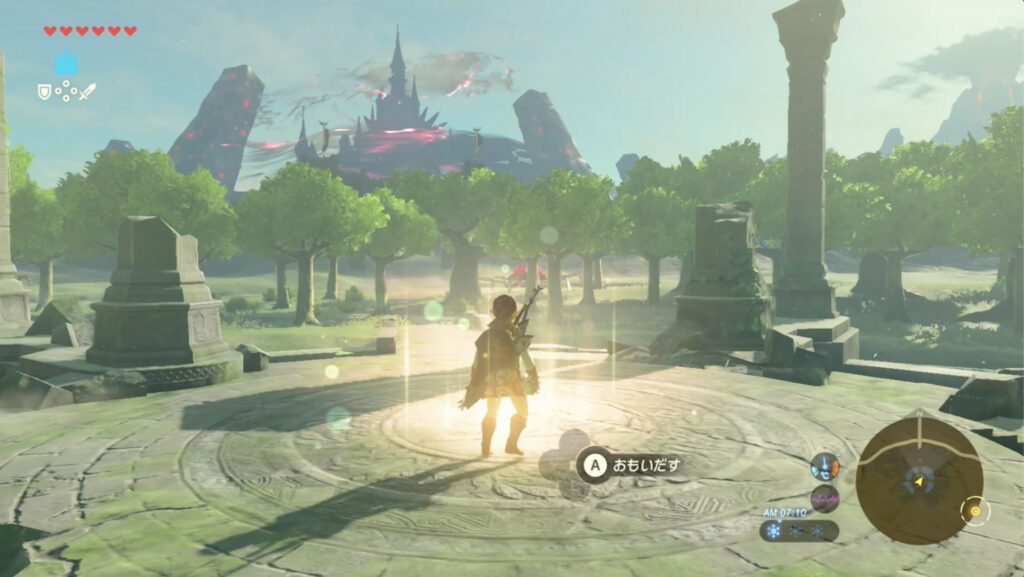Select the yellow objective marker on minimap
The width and height of the screenshot is (1024, 577).
tap(974, 512)
